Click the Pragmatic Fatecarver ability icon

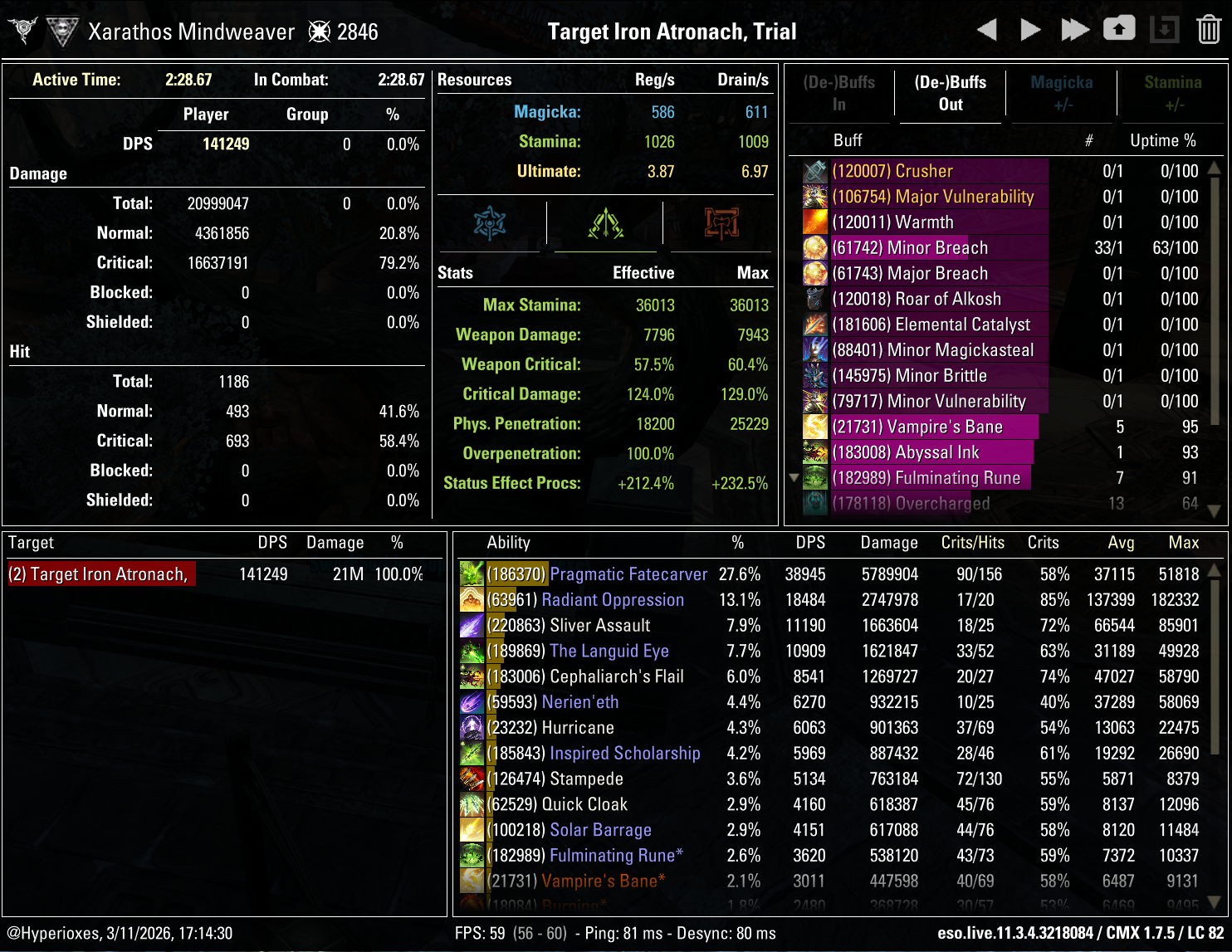(x=472, y=574)
